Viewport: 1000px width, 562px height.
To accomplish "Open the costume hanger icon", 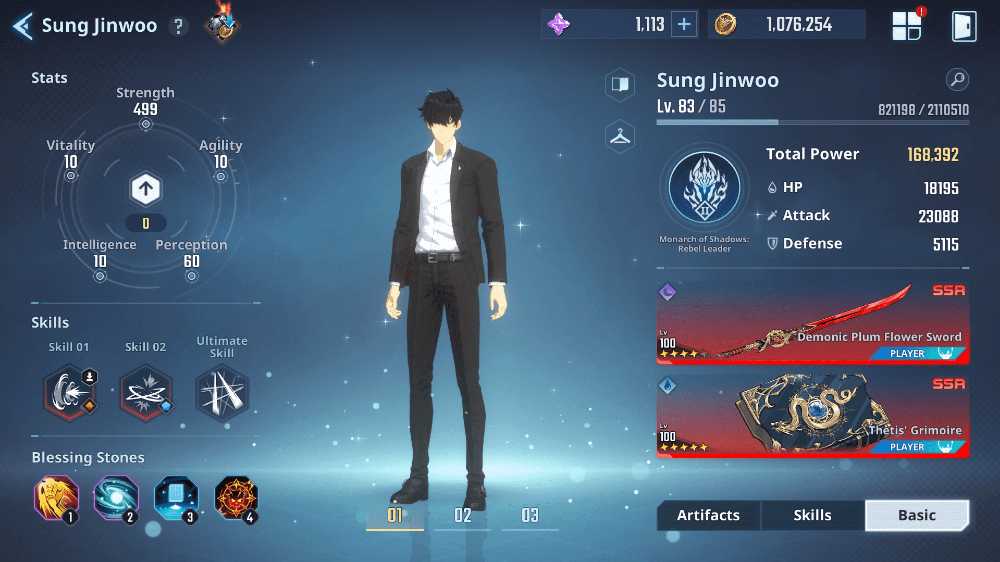I will click(x=620, y=137).
